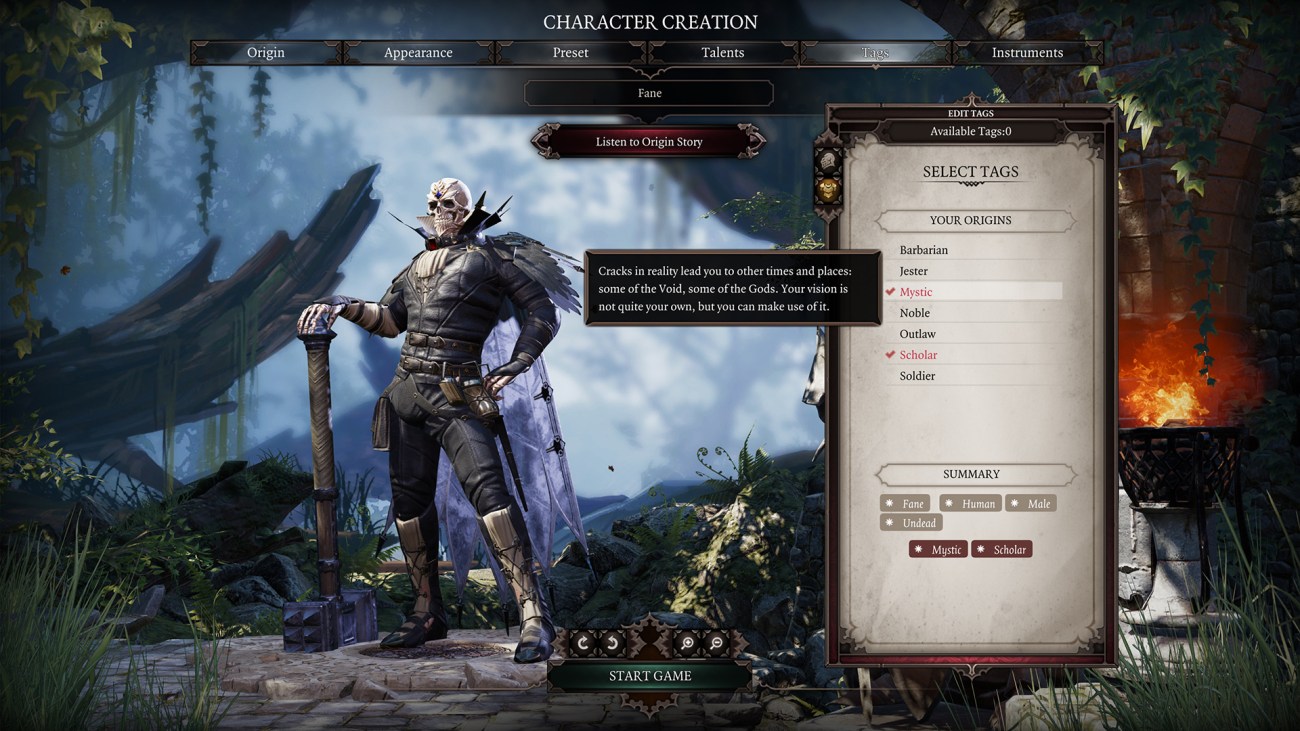
Task: Uncheck the Mystic origin tag
Action: point(918,291)
